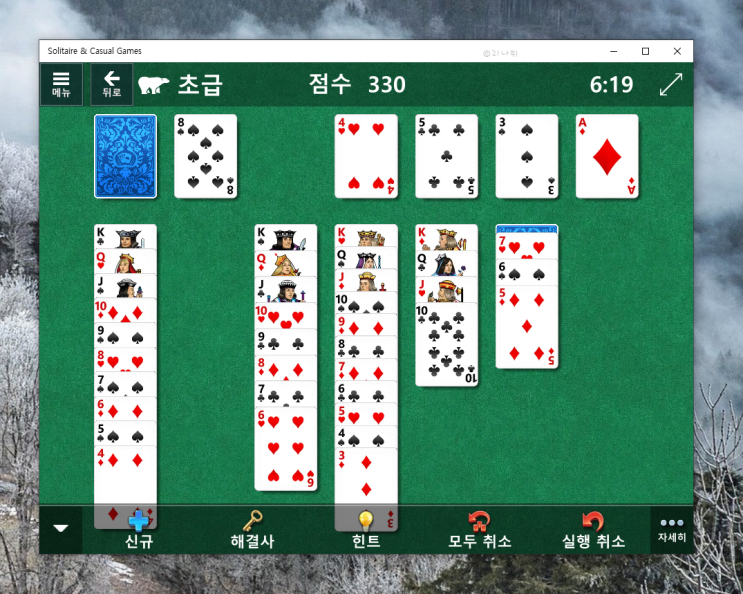Open the 메뉴 hamburger menu
The height and width of the screenshot is (594, 743).
tap(61, 84)
